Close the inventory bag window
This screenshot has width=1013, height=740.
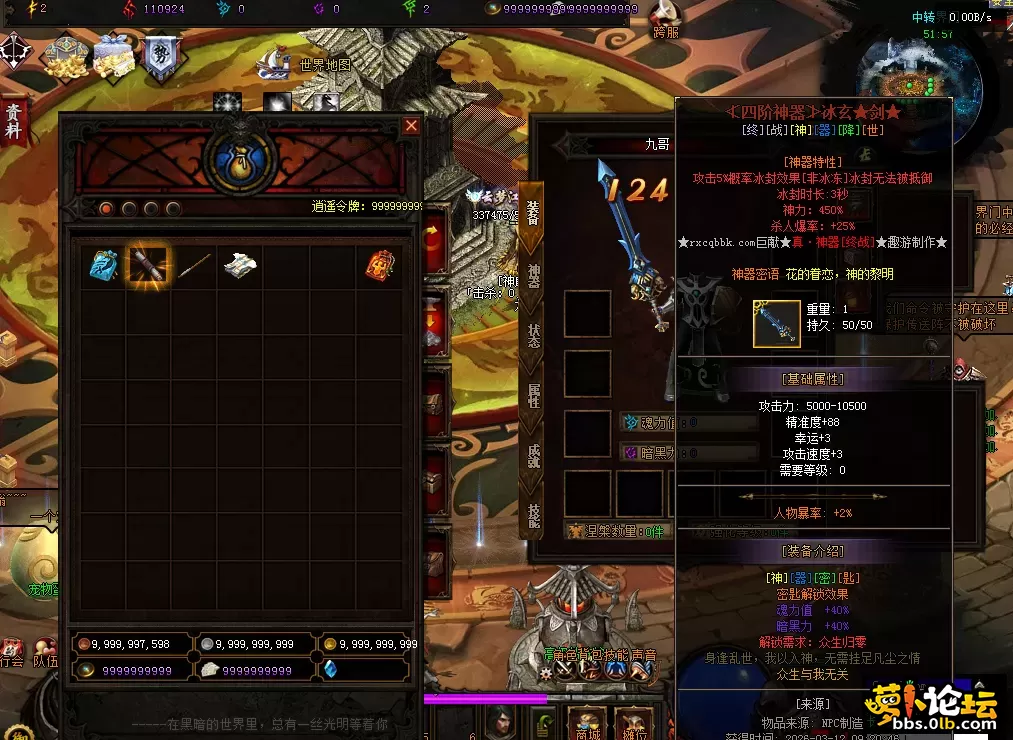pos(411,126)
